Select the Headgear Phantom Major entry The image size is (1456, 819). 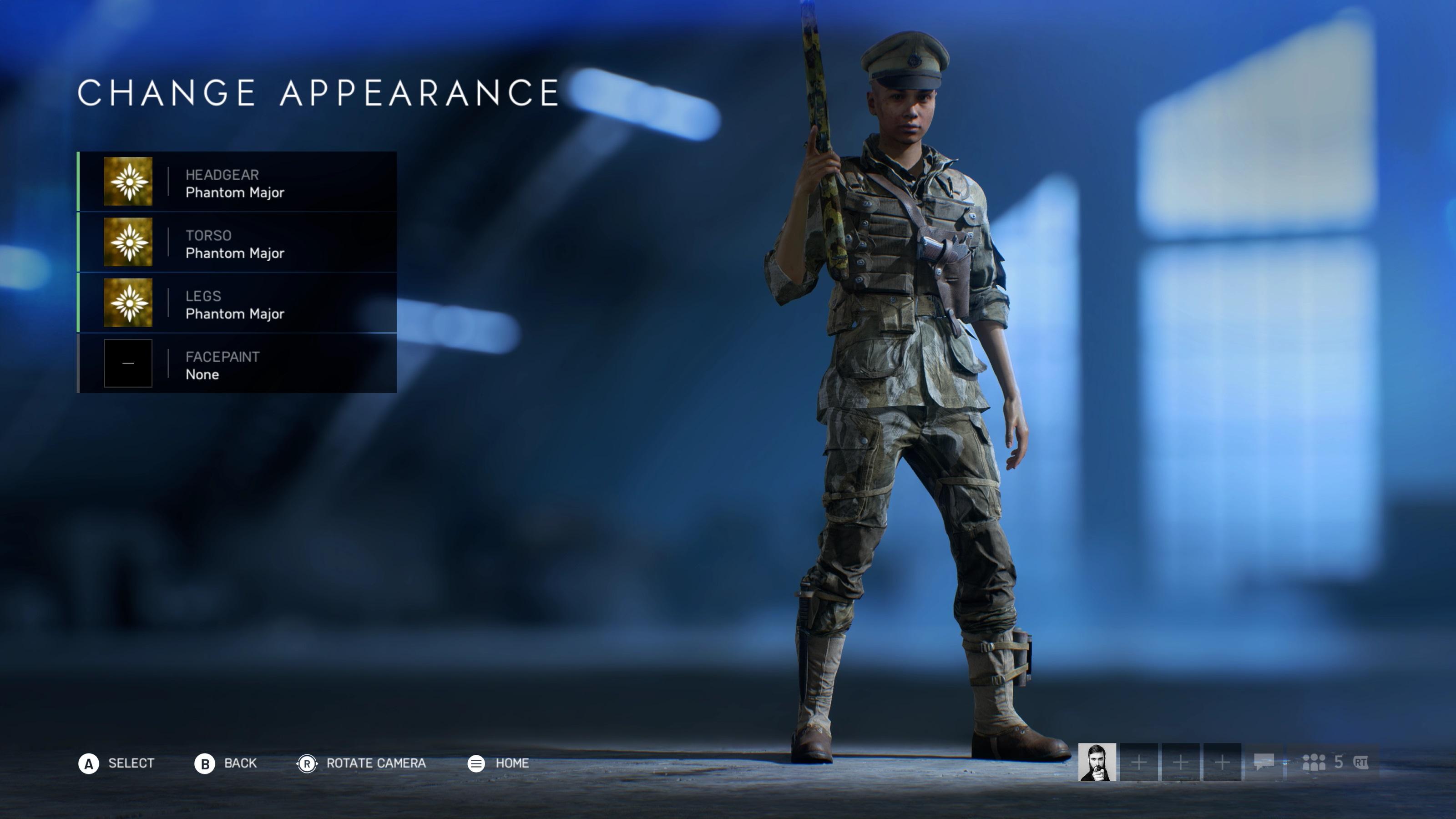237,182
